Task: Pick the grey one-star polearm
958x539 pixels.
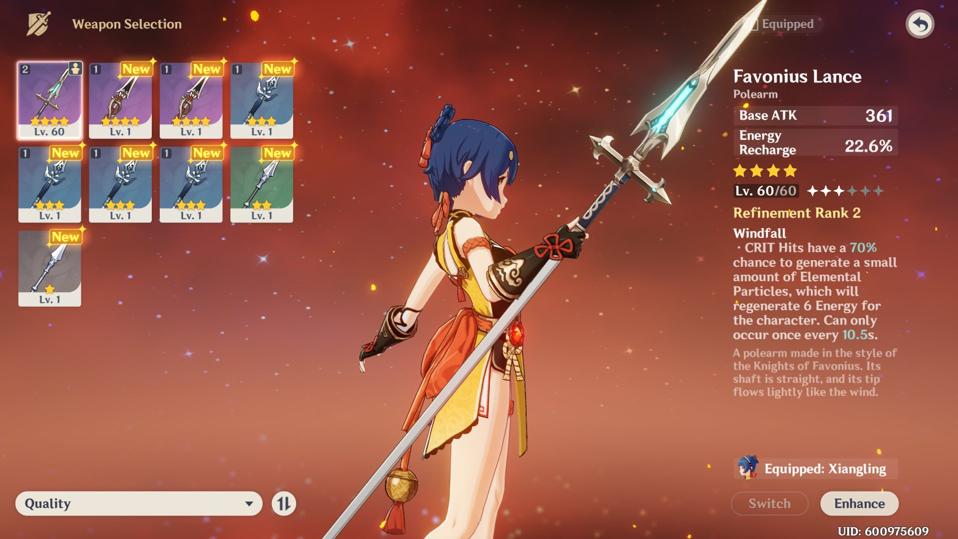Action: coord(50,268)
